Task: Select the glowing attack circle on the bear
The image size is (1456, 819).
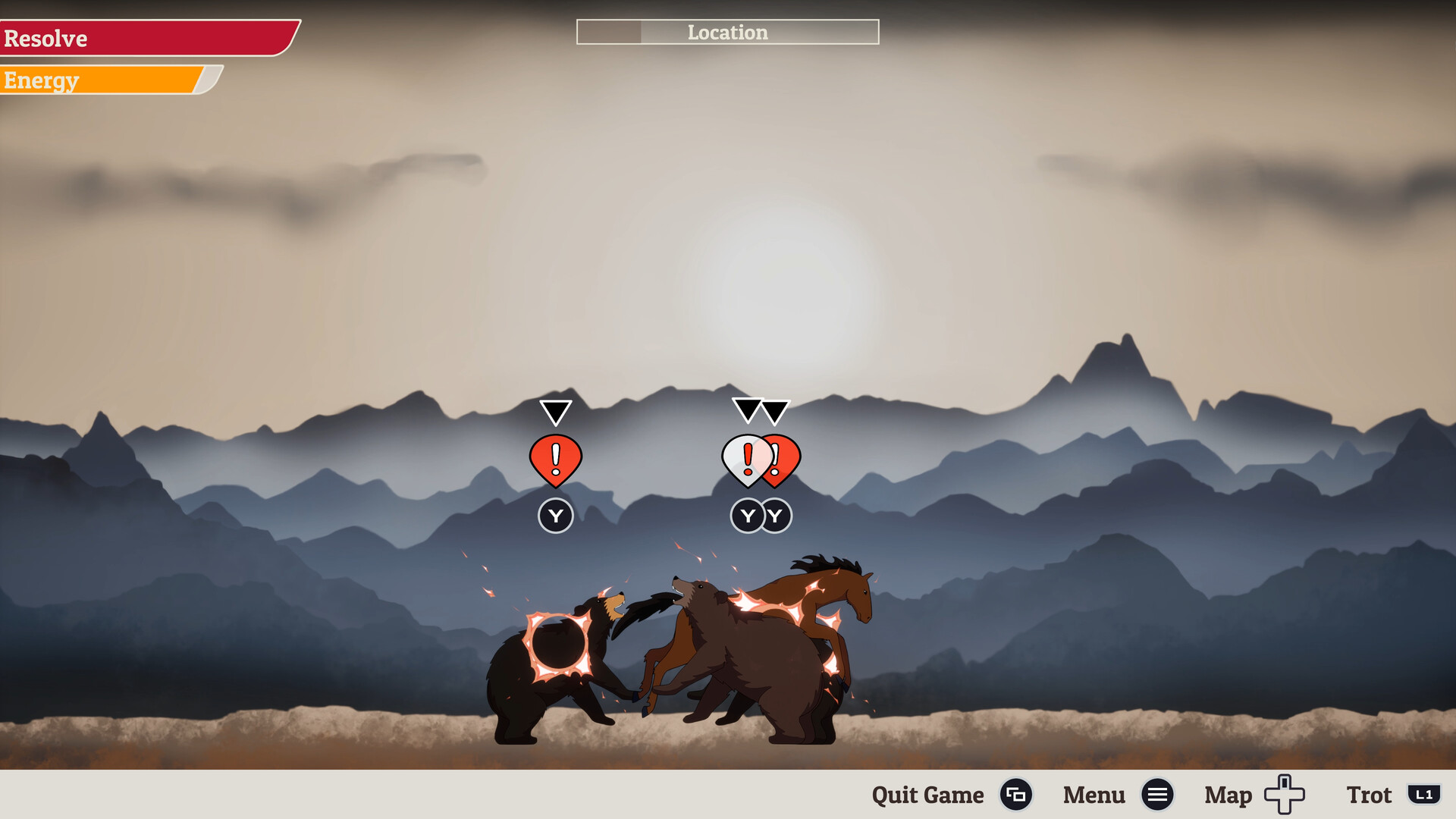Action: [559, 645]
